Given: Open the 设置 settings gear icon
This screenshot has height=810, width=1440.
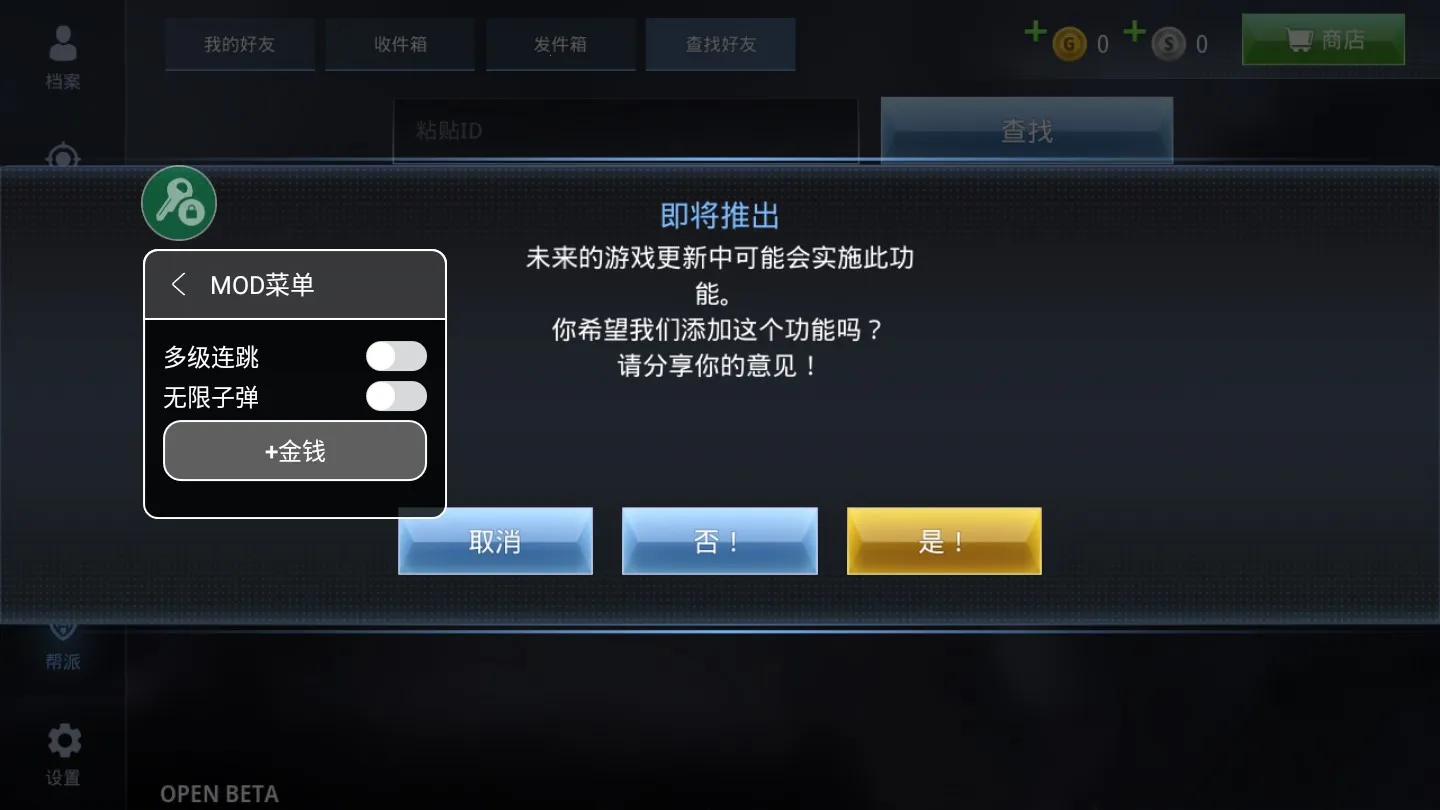Looking at the screenshot, I should point(63,742).
